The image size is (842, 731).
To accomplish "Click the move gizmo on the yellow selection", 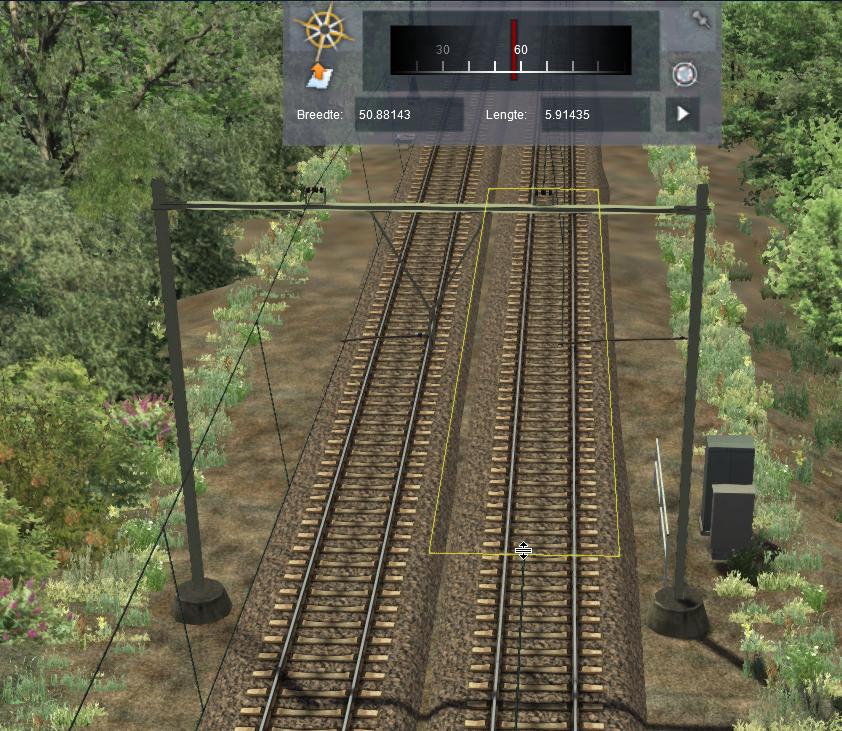I will pos(523,551).
